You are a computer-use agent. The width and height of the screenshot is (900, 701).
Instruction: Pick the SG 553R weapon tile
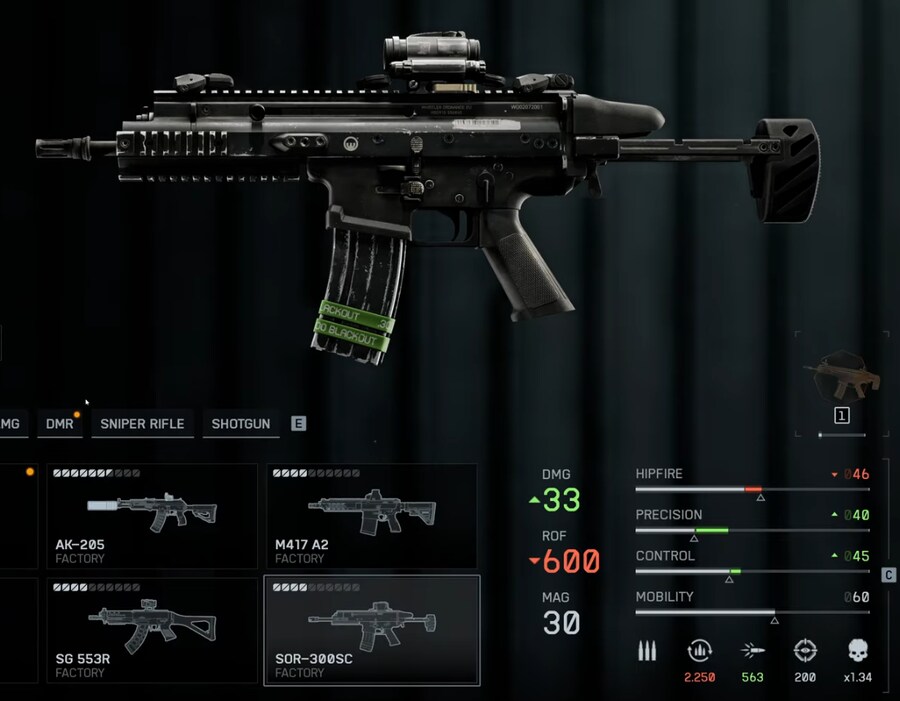[x=153, y=630]
